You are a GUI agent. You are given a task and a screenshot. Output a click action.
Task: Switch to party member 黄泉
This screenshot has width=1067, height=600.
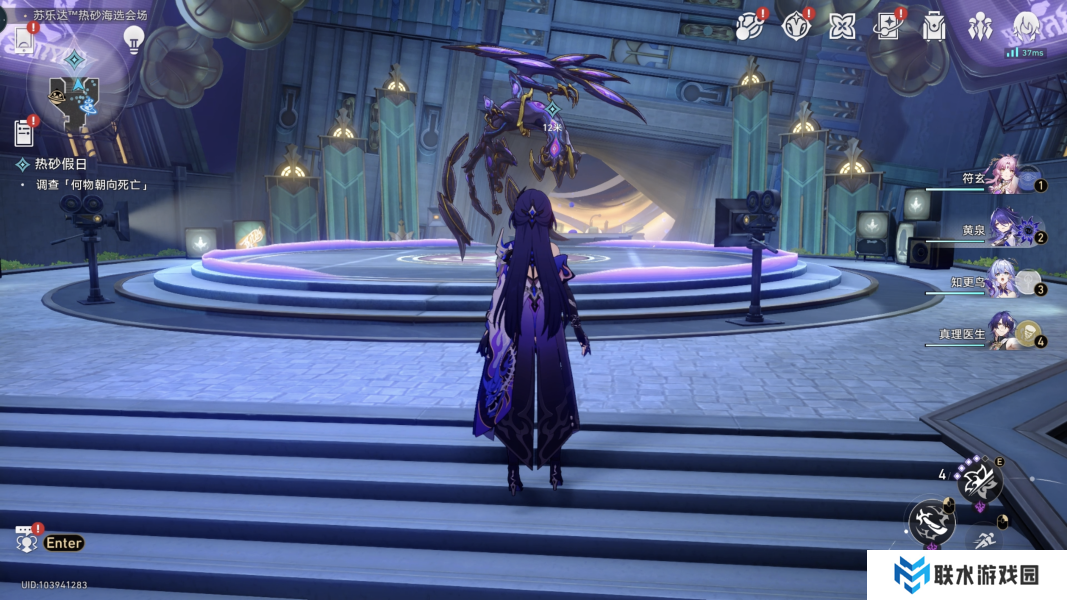click(x=1010, y=228)
